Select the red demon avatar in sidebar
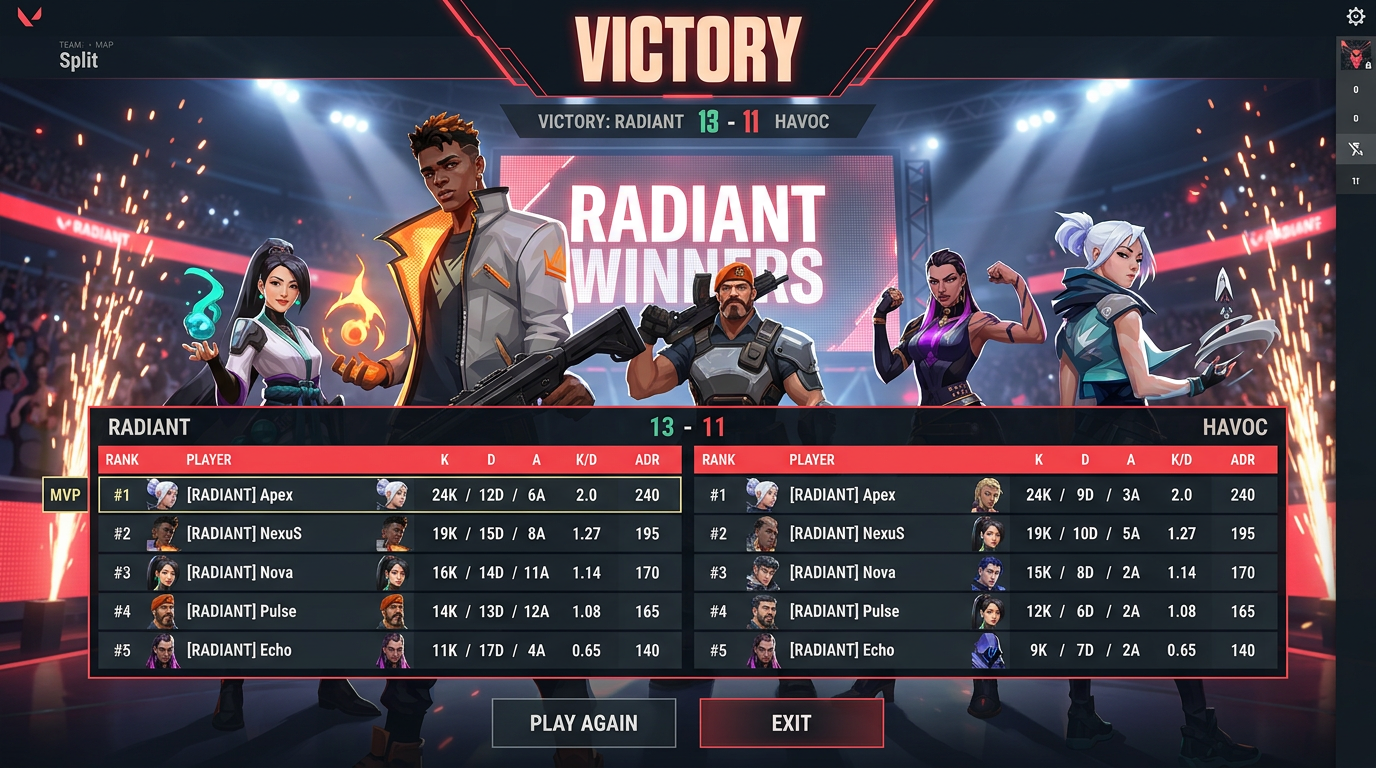This screenshot has height=768, width=1376. click(1355, 56)
